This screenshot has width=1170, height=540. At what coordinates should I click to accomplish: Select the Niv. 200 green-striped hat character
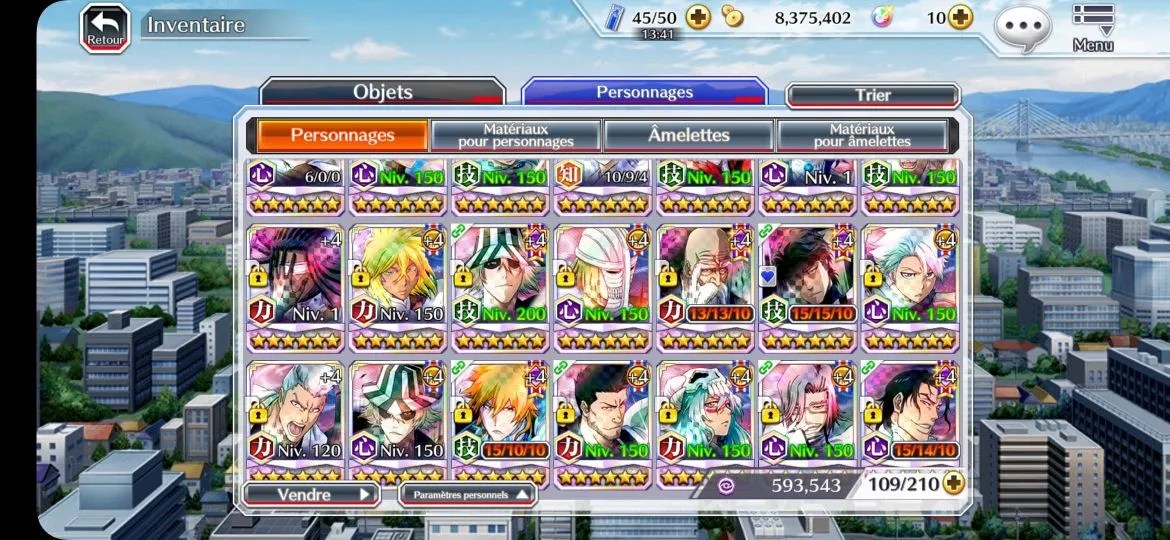tap(500, 285)
